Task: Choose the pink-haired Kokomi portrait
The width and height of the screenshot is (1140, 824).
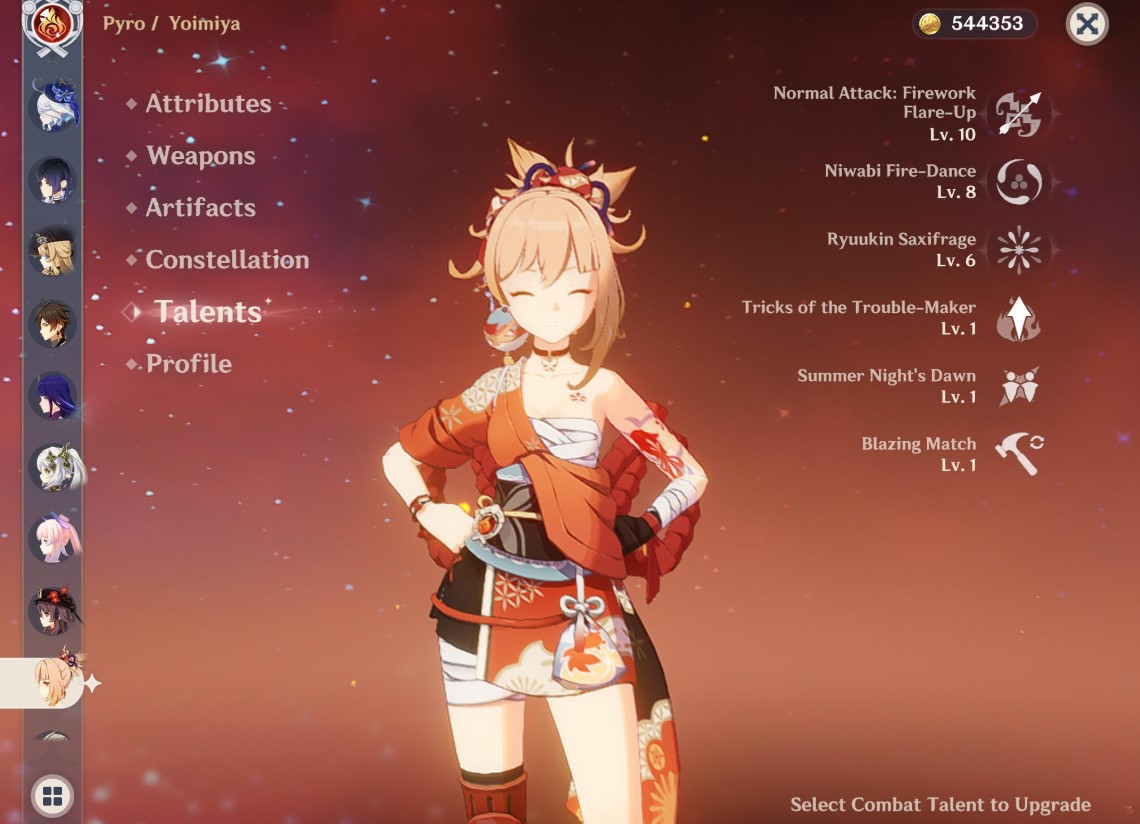Action: pyautogui.click(x=52, y=539)
